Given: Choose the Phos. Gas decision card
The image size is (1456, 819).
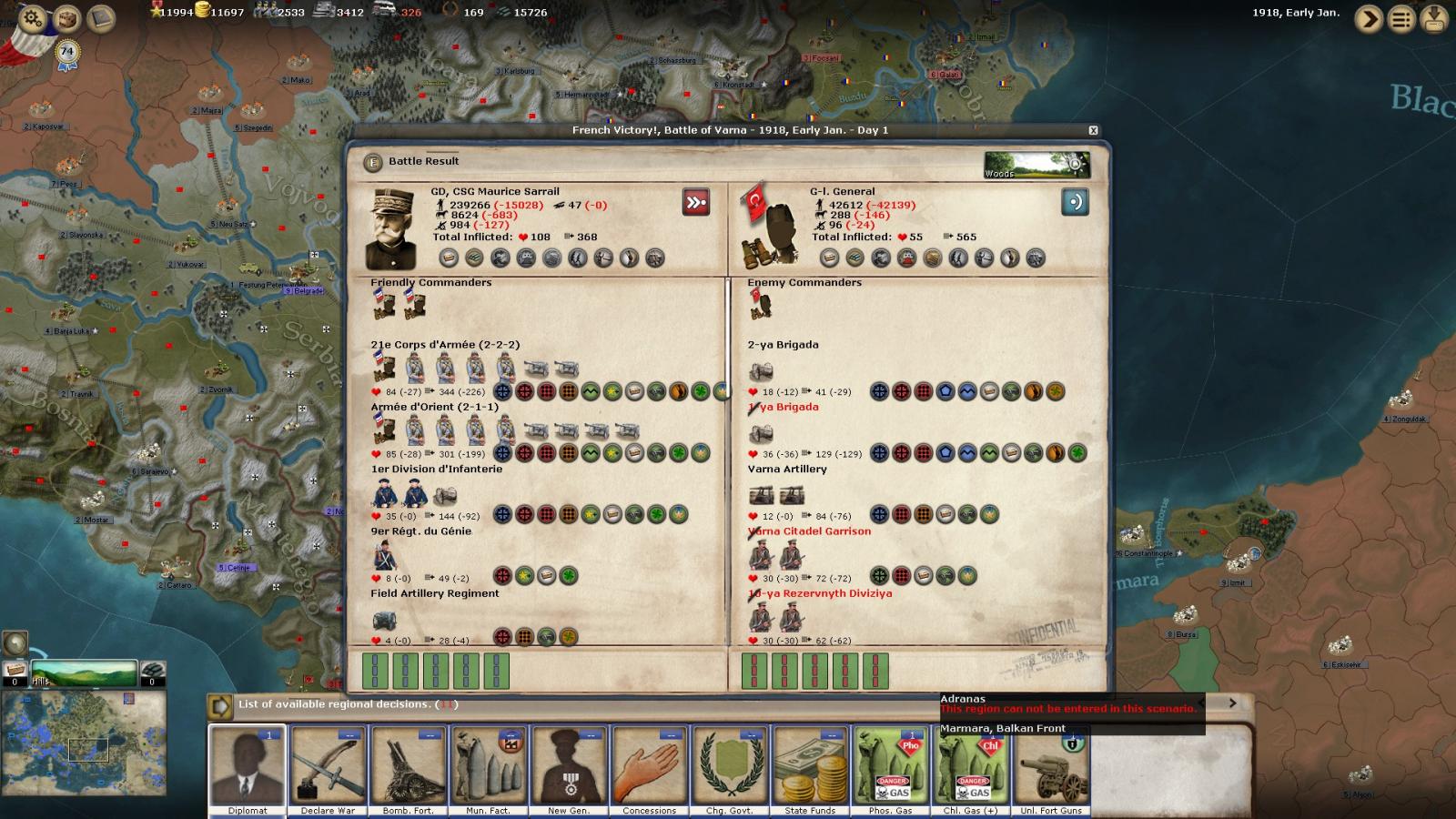Looking at the screenshot, I should pos(891,766).
